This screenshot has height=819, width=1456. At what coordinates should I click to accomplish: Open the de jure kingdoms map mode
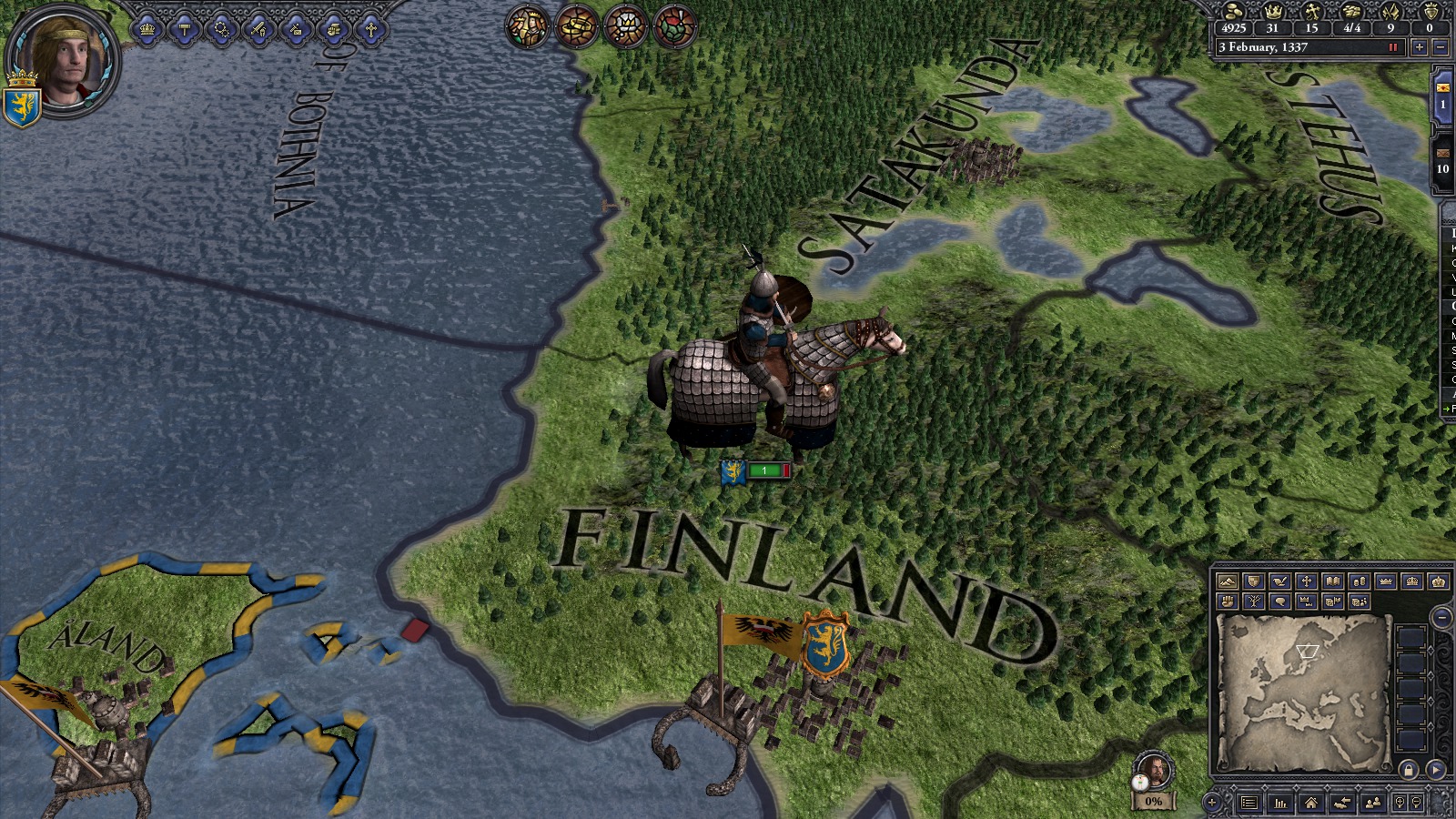(1412, 581)
